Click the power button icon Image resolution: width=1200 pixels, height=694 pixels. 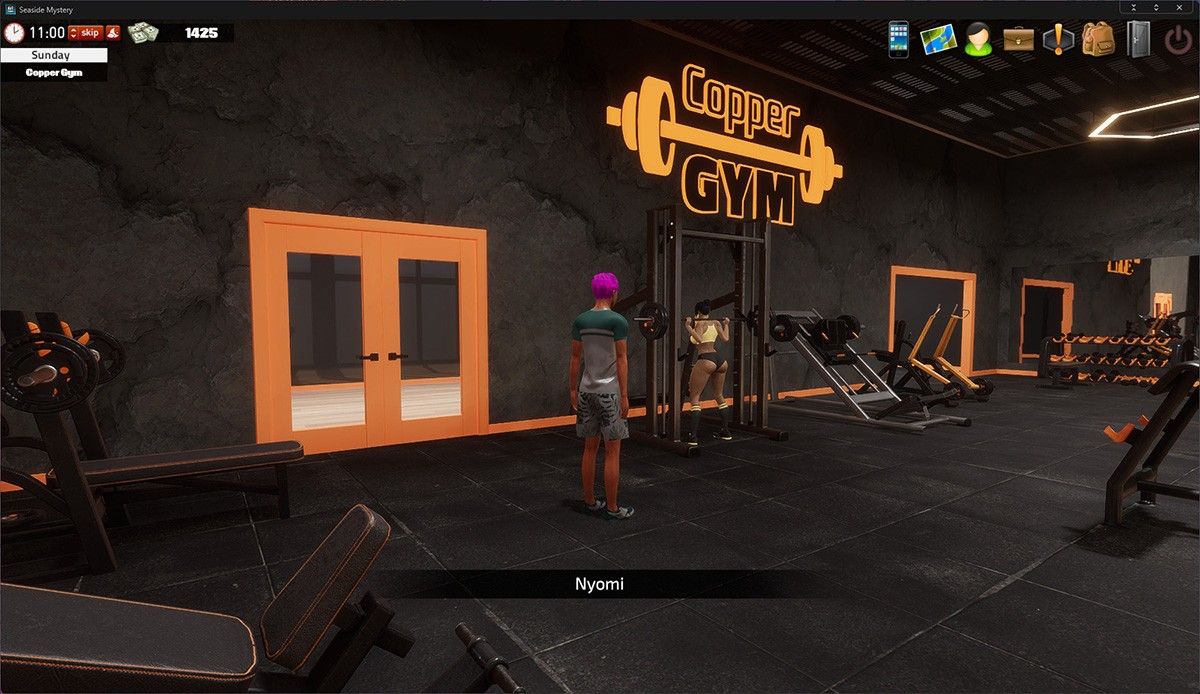1178,40
